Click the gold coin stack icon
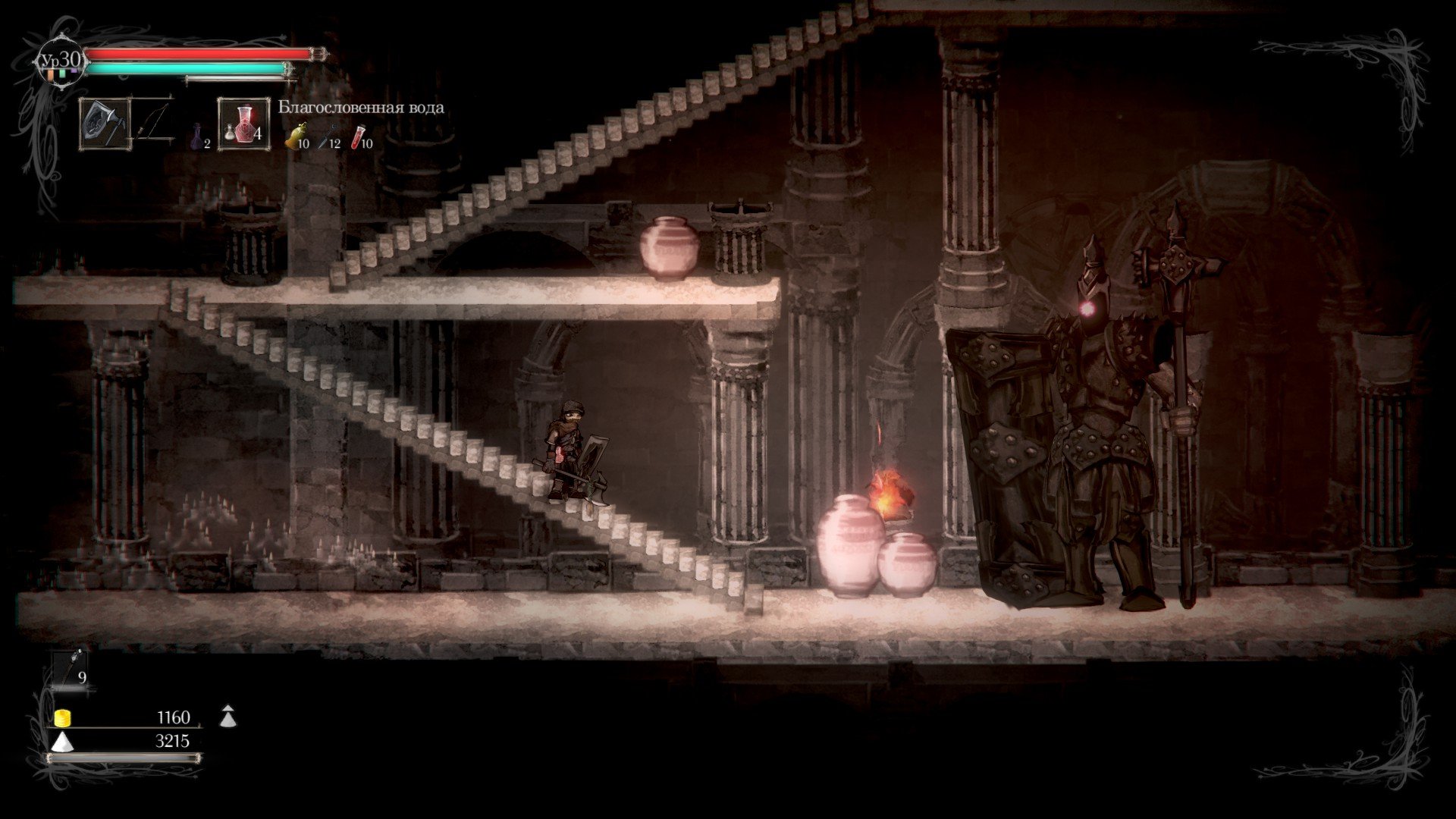Viewport: 1456px width, 819px height. [x=63, y=717]
